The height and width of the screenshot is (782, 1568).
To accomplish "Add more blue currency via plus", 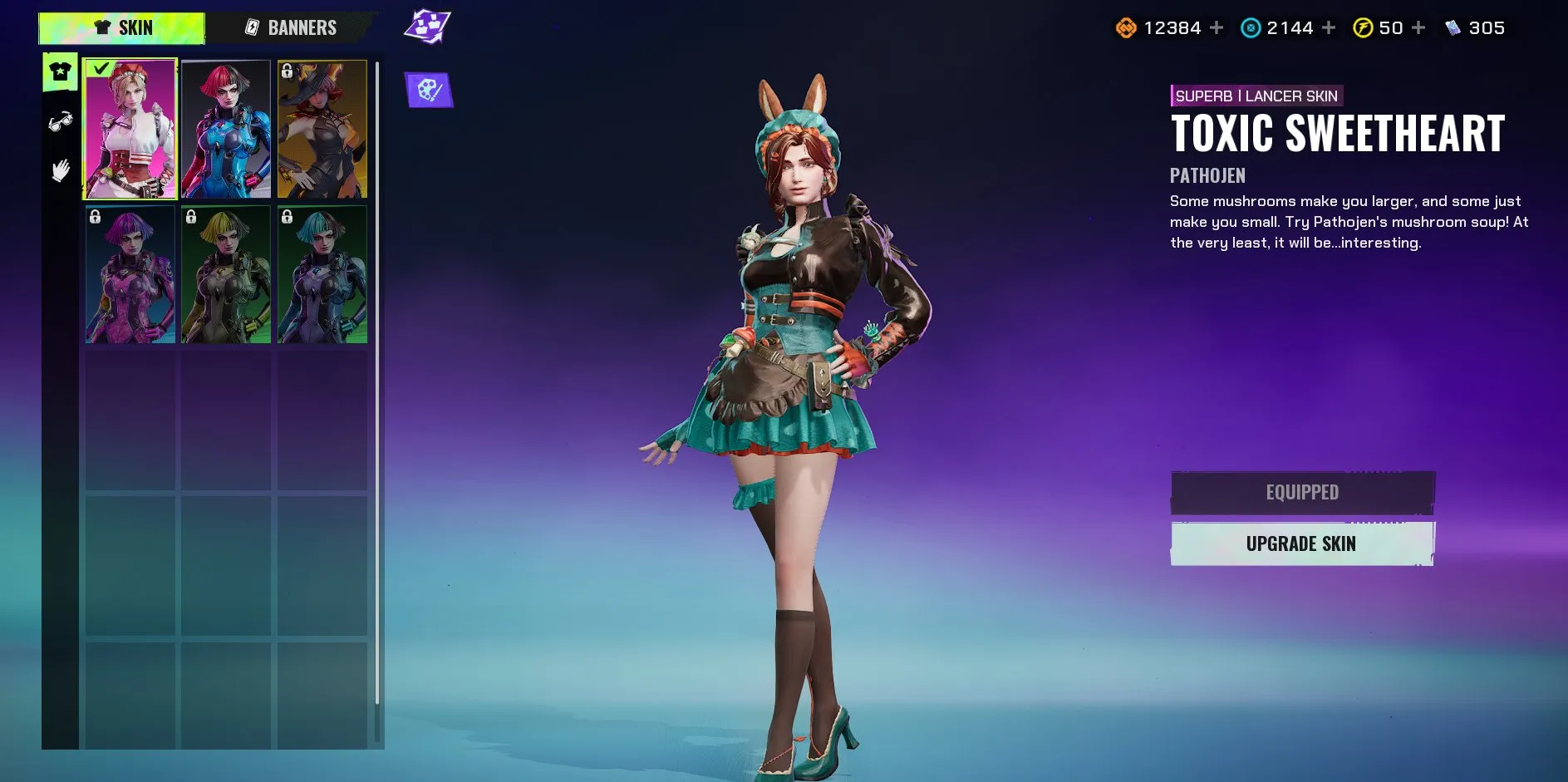I will coord(1329,28).
